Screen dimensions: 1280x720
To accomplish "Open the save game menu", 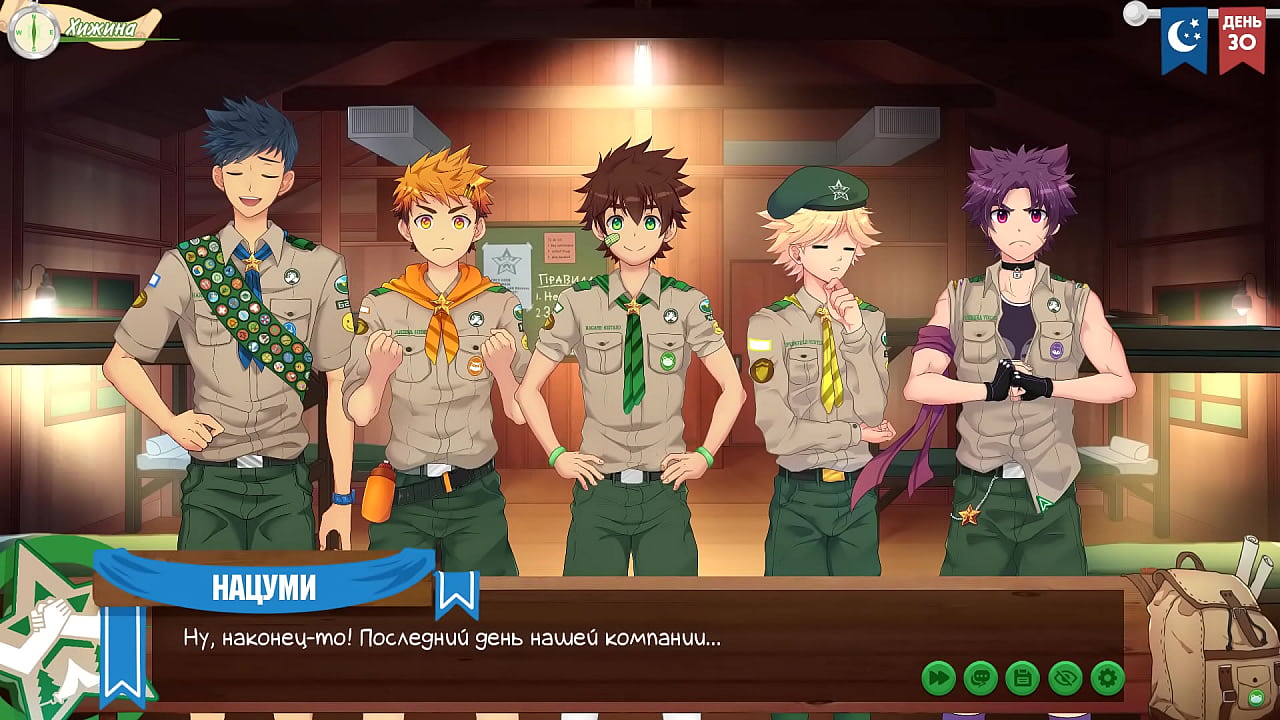I will click(1022, 678).
